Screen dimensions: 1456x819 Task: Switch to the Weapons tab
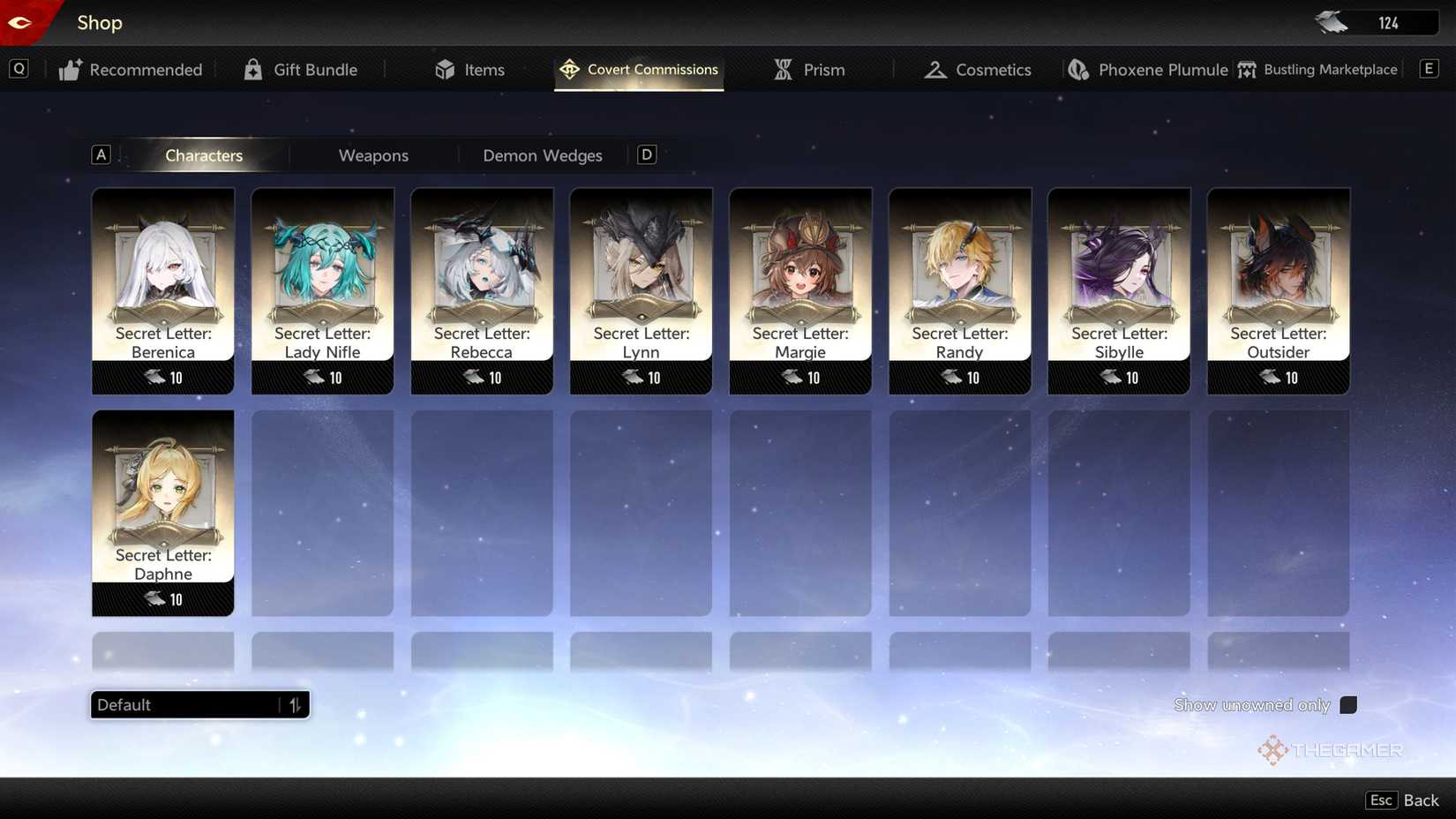tap(372, 155)
